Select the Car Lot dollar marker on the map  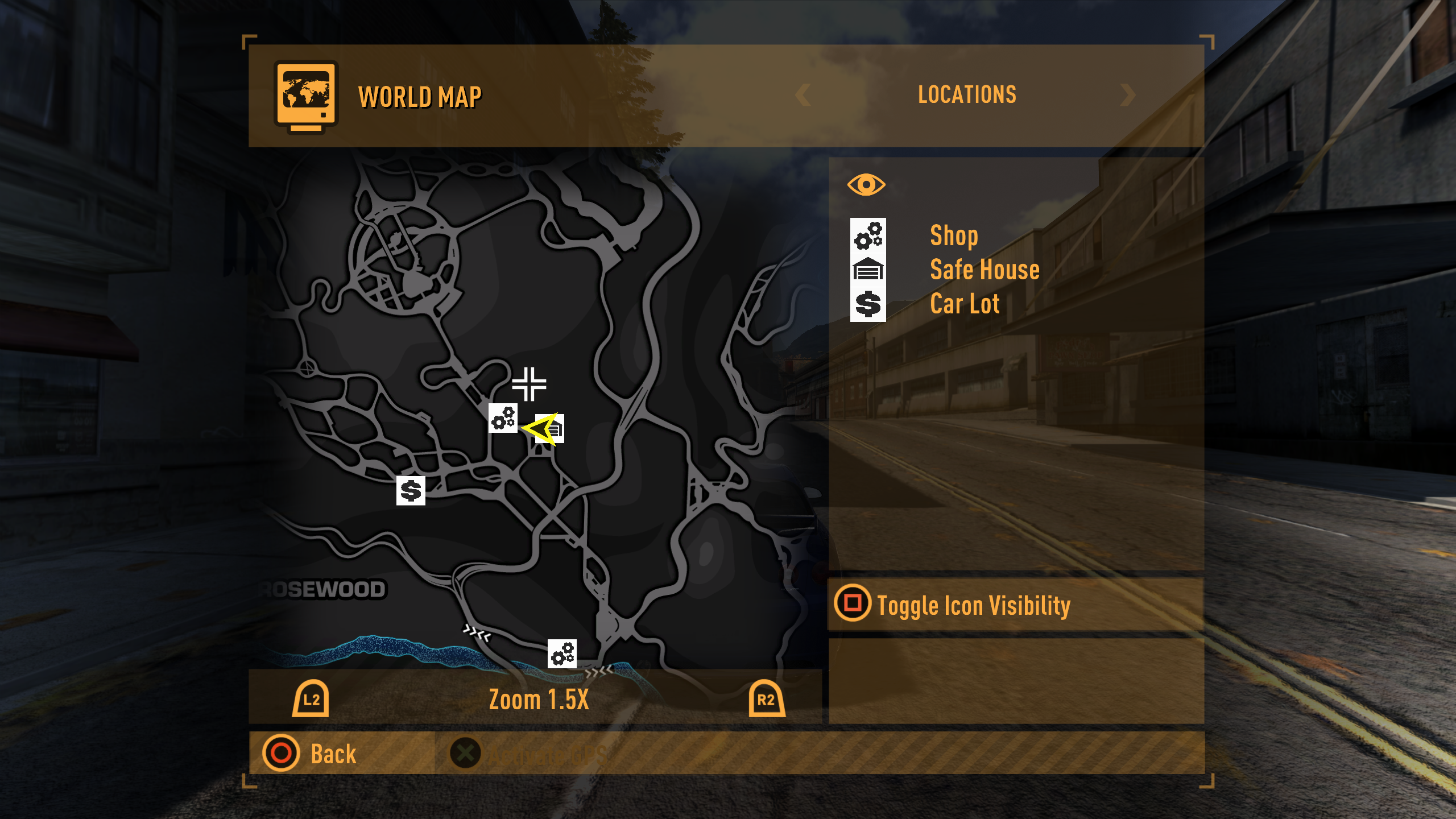click(411, 491)
